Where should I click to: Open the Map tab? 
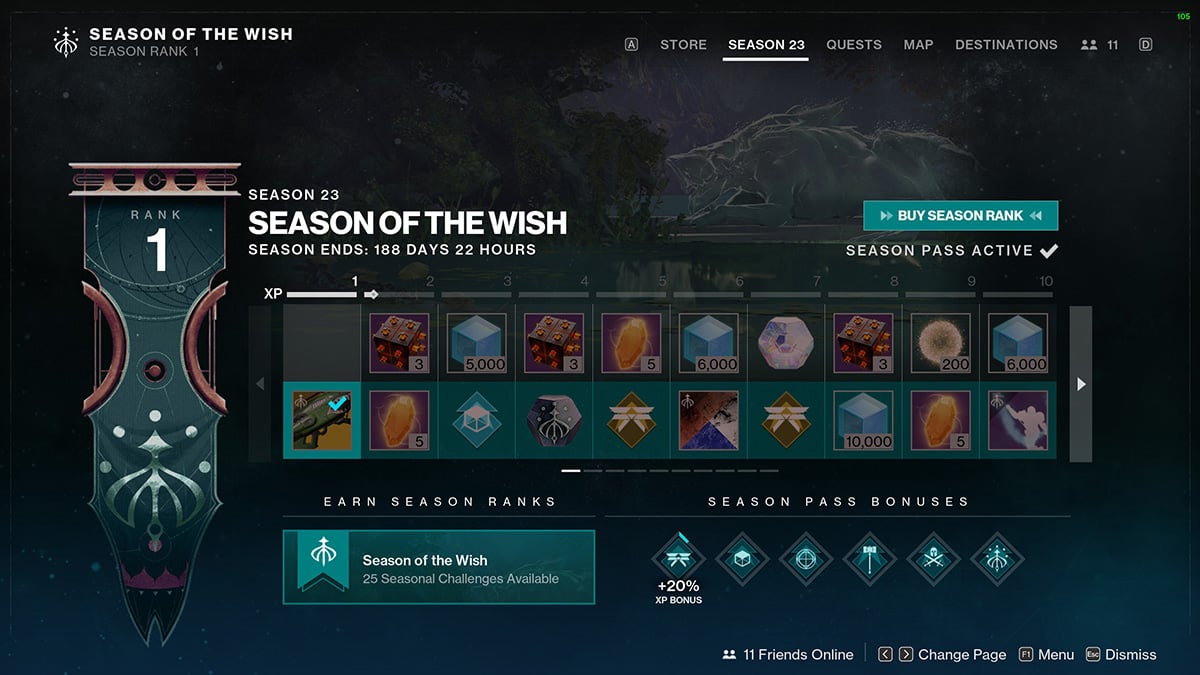(x=918, y=45)
